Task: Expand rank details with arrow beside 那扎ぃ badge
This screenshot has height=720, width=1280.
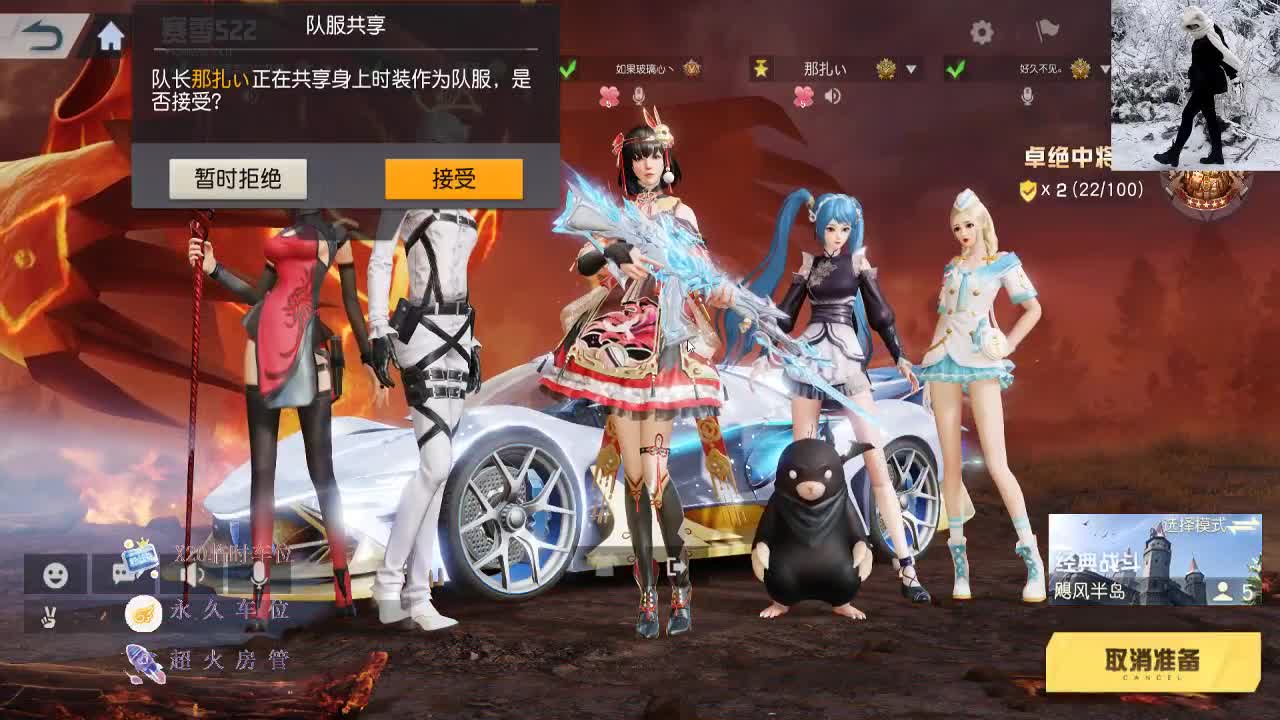Action: (x=911, y=69)
